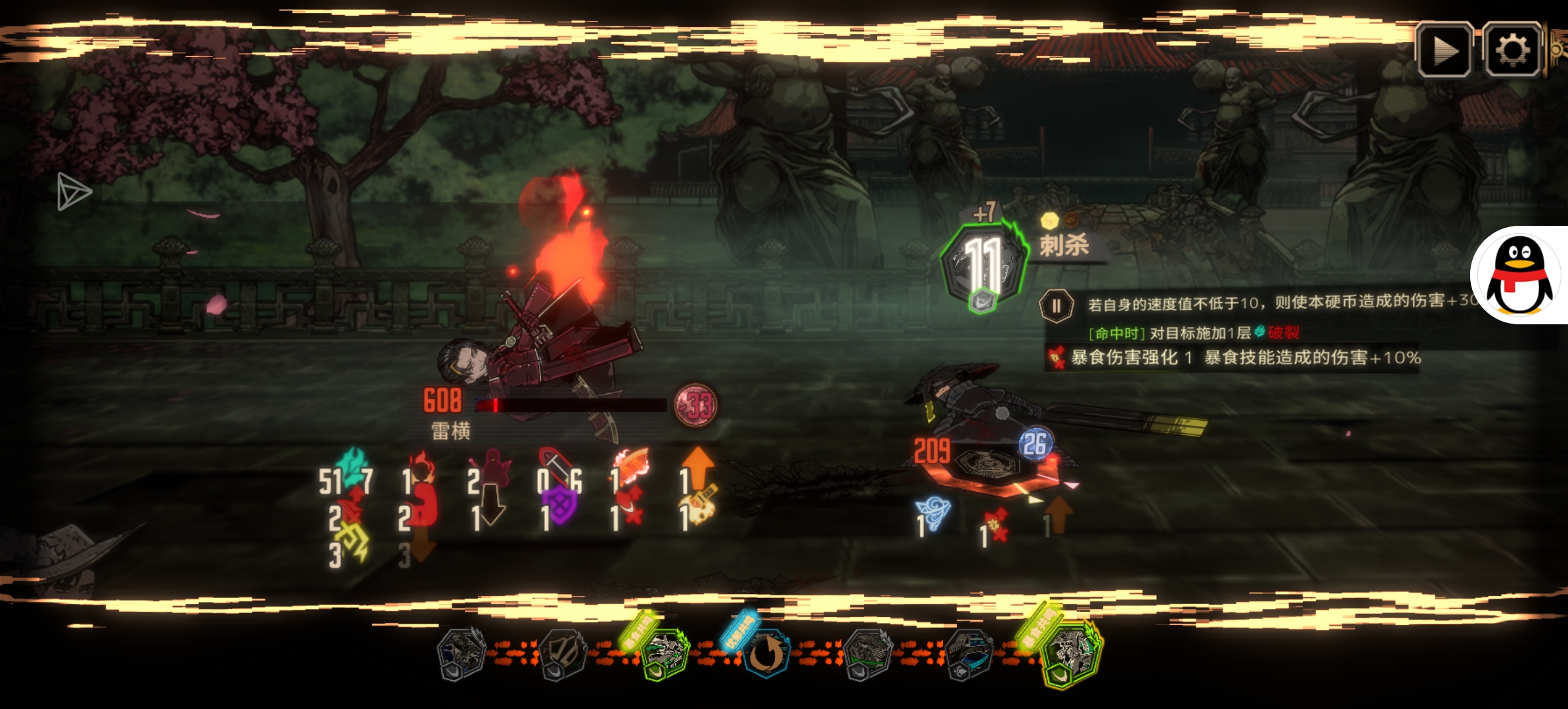
Task: Click the triangle arrow icon on left
Action: point(72,192)
